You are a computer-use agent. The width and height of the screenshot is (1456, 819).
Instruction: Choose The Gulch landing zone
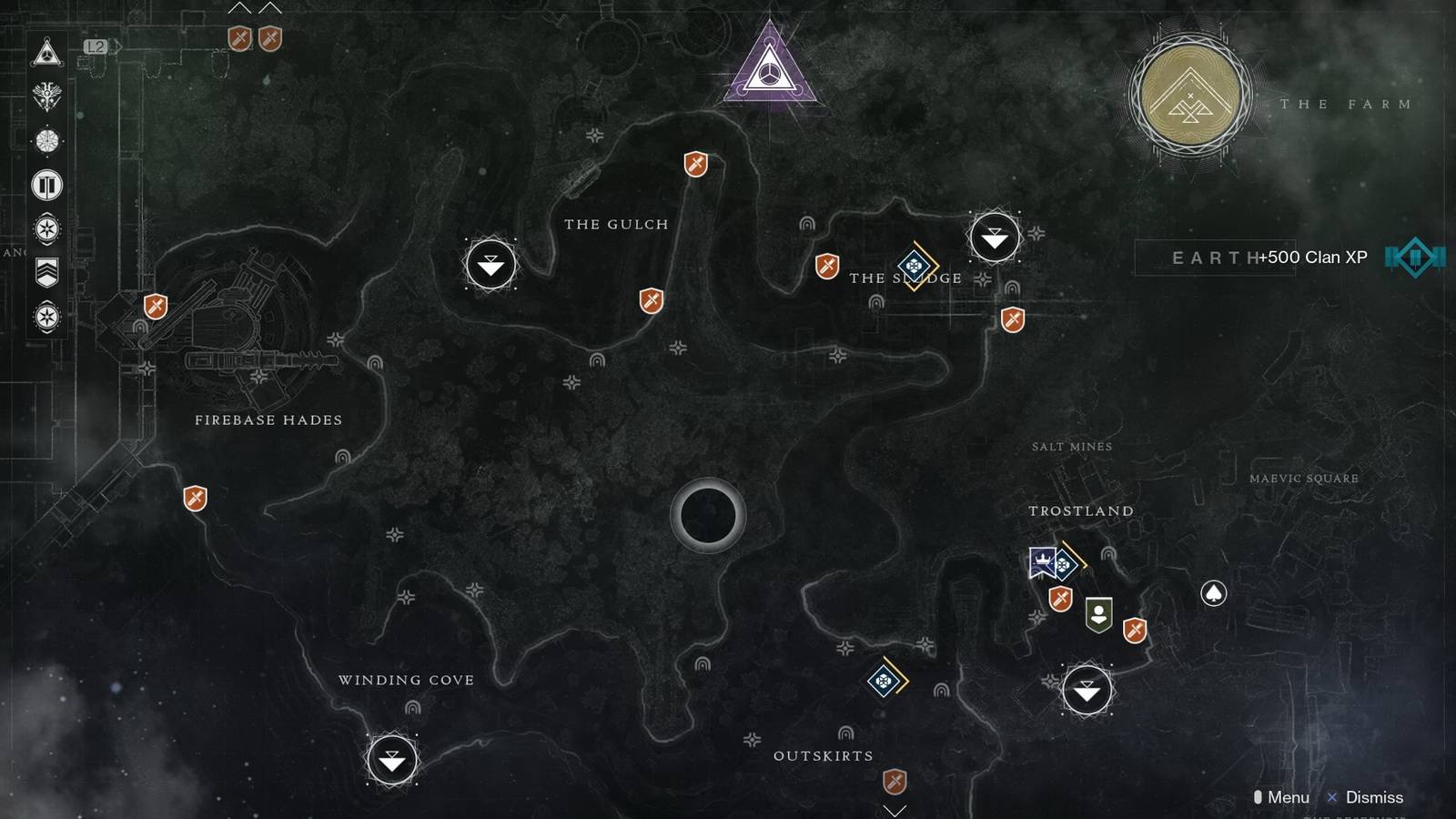coord(490,265)
